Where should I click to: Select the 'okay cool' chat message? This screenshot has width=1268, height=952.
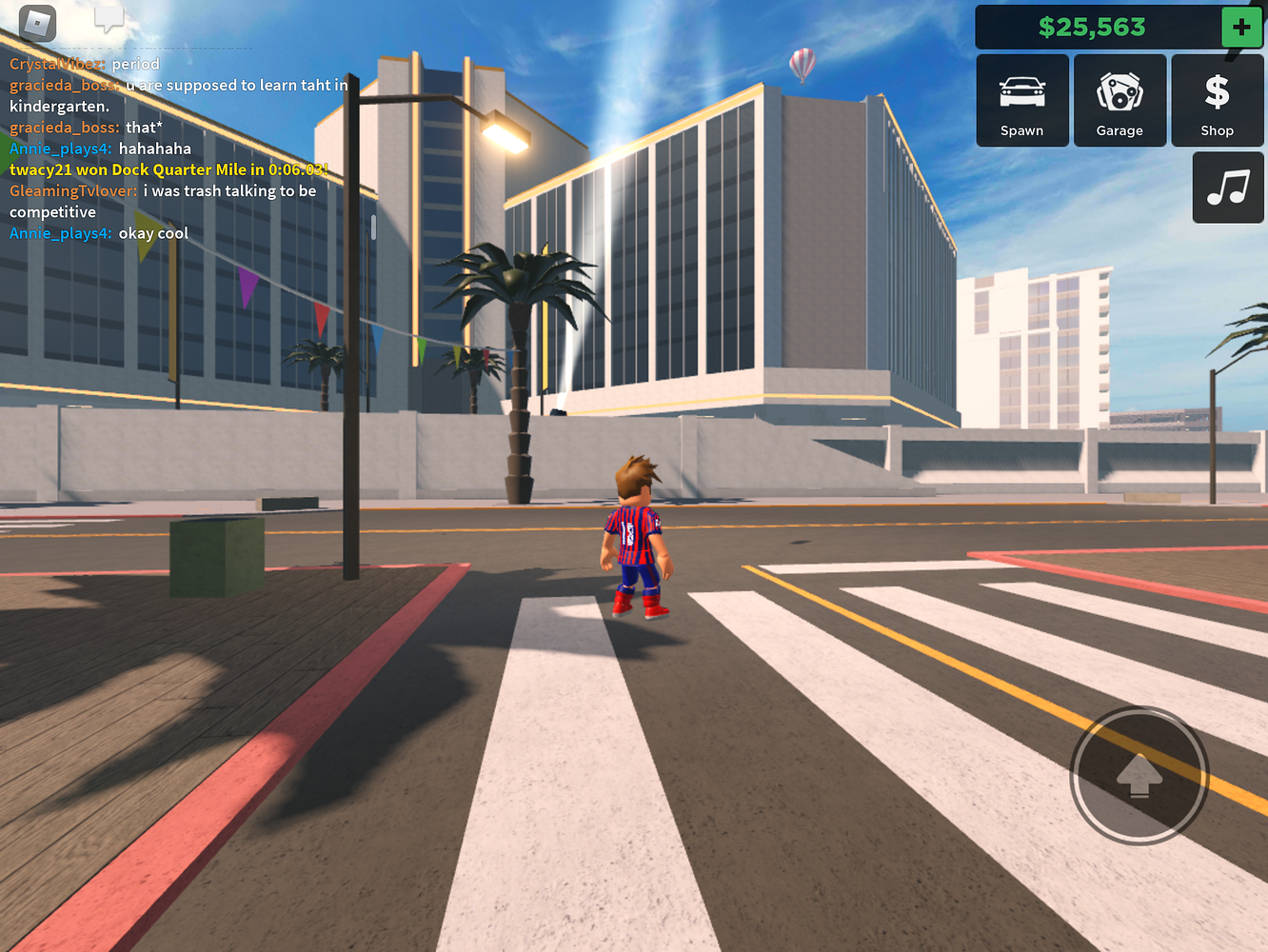[154, 232]
